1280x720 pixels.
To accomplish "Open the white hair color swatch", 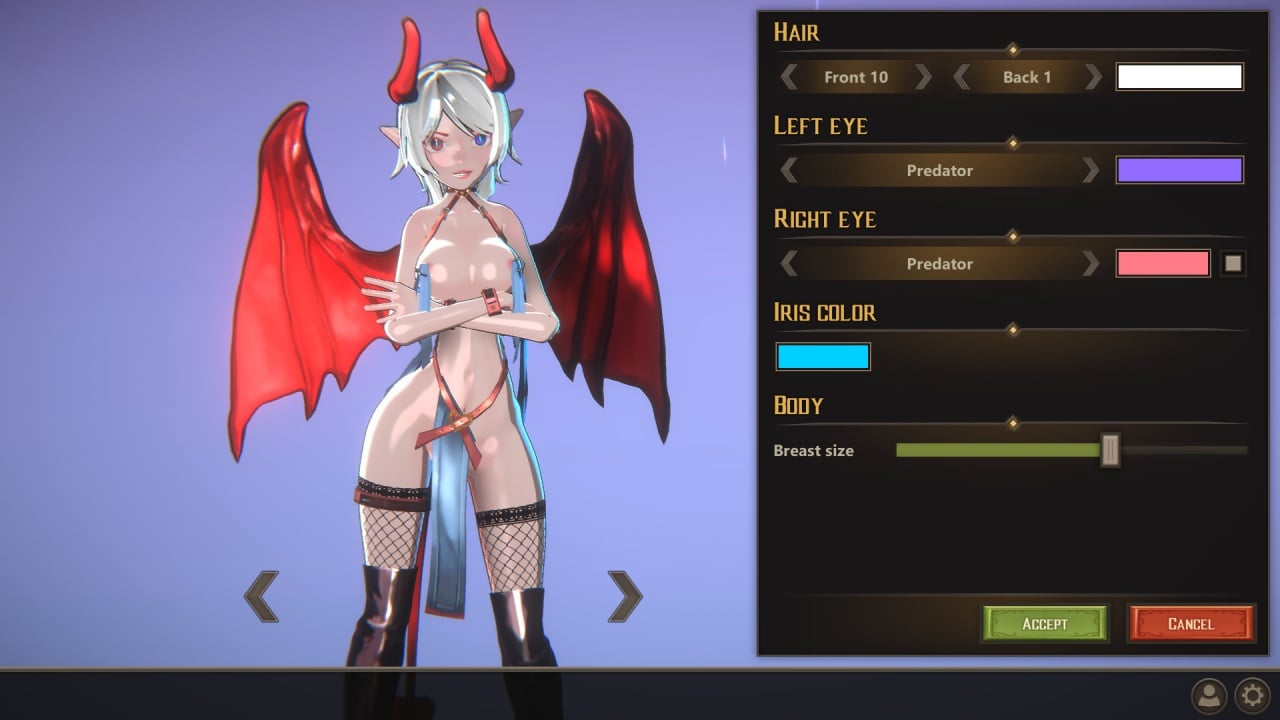I will click(1179, 77).
